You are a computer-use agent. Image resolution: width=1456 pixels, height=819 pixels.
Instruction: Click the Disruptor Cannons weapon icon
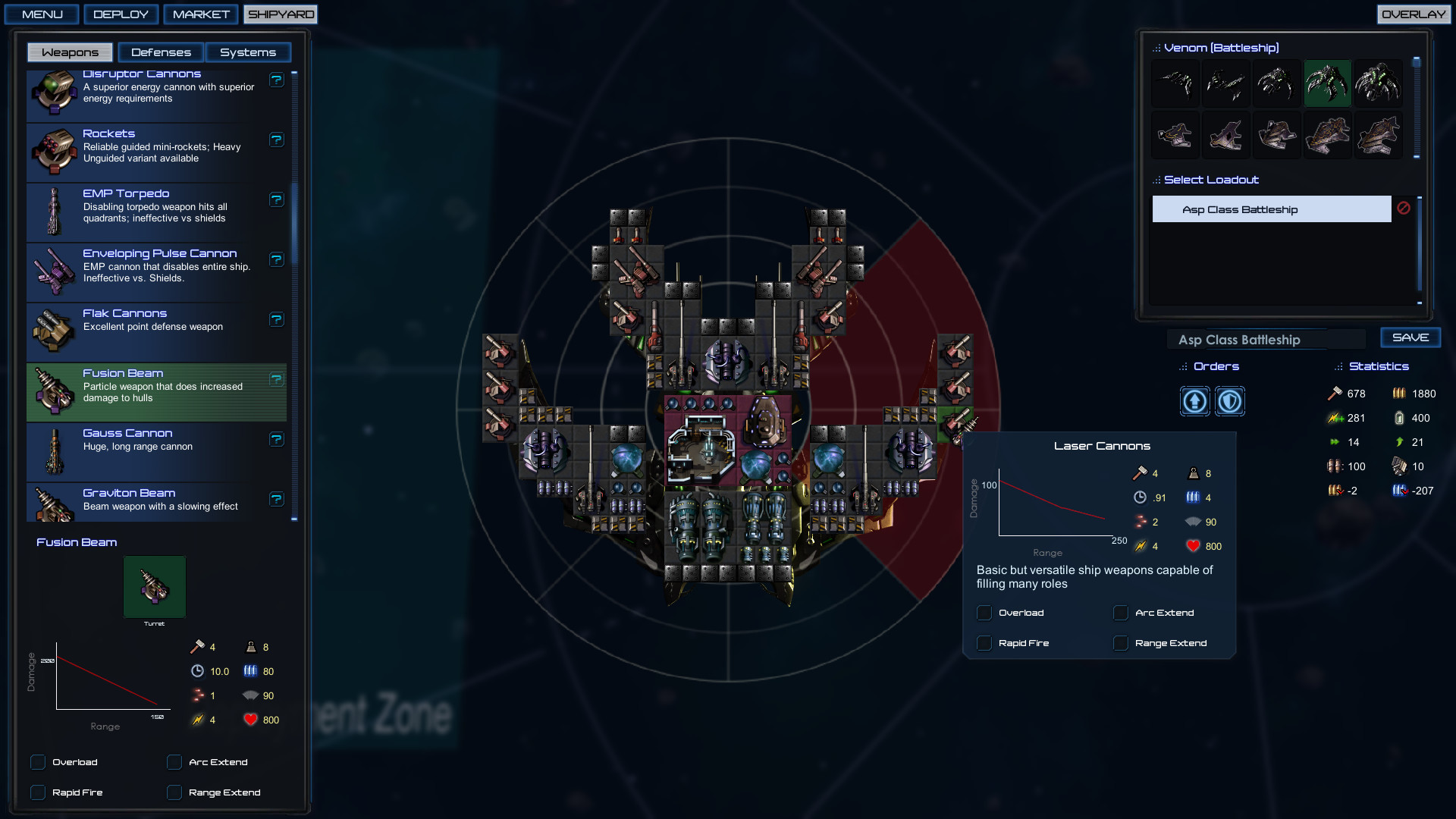(53, 89)
